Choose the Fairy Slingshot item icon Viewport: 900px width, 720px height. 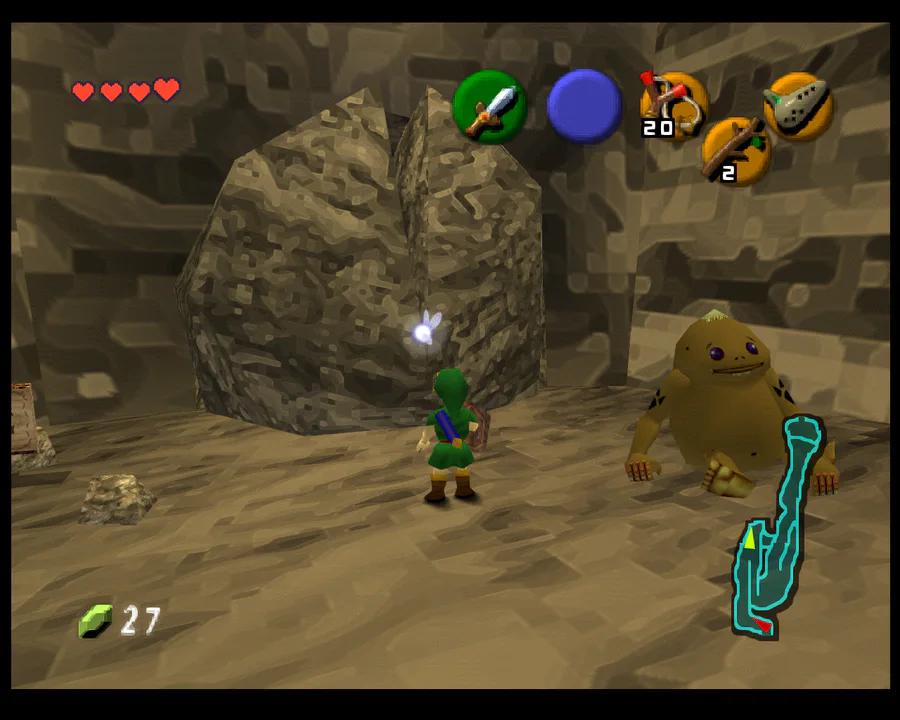point(674,103)
